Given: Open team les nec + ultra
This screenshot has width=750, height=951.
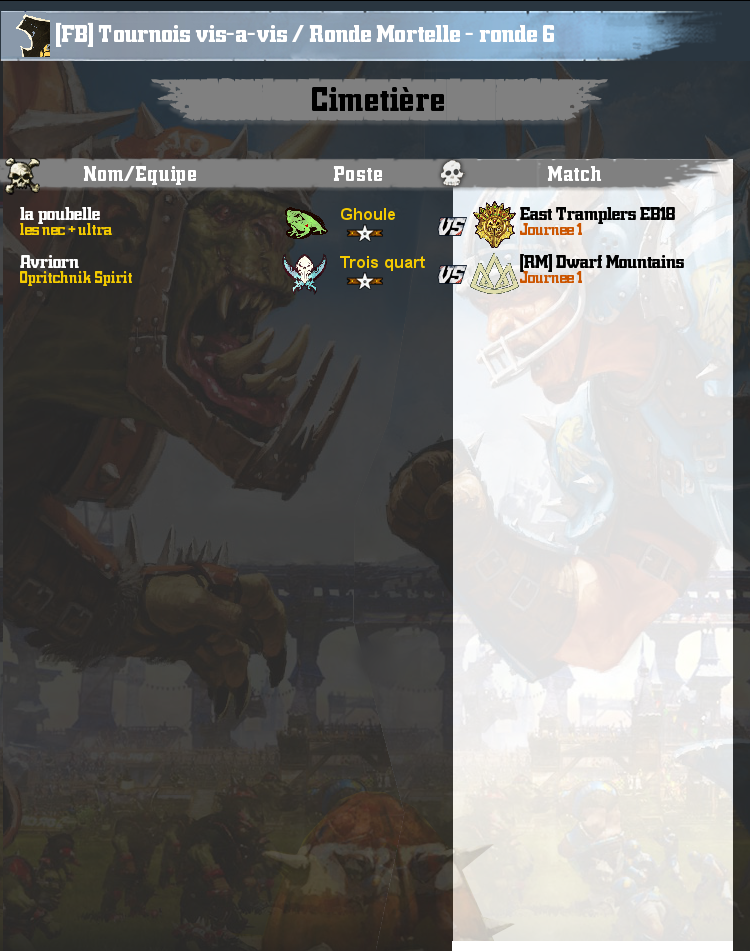Looking at the screenshot, I should point(66,230).
